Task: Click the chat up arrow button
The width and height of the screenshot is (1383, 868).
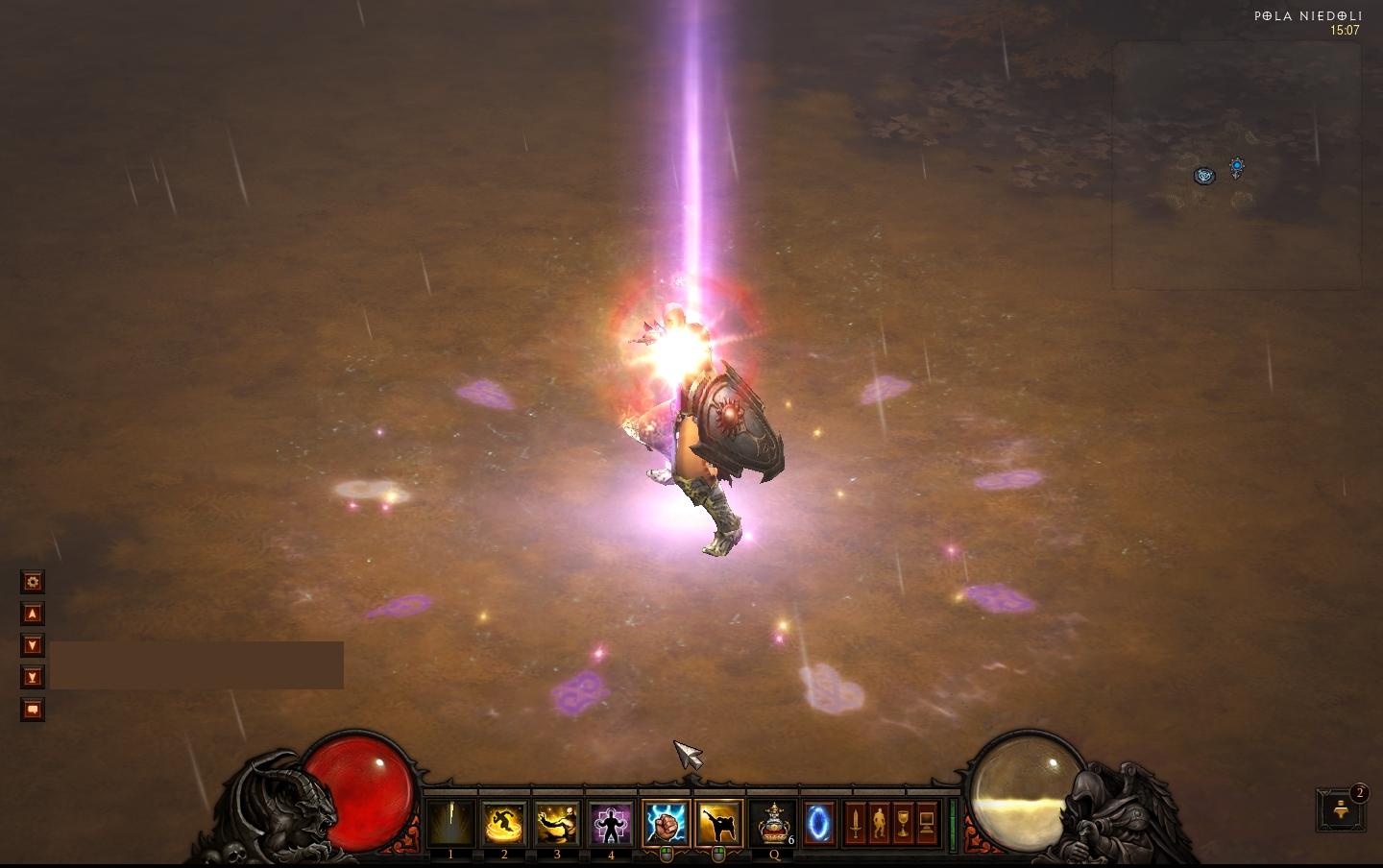Action: 33,614
